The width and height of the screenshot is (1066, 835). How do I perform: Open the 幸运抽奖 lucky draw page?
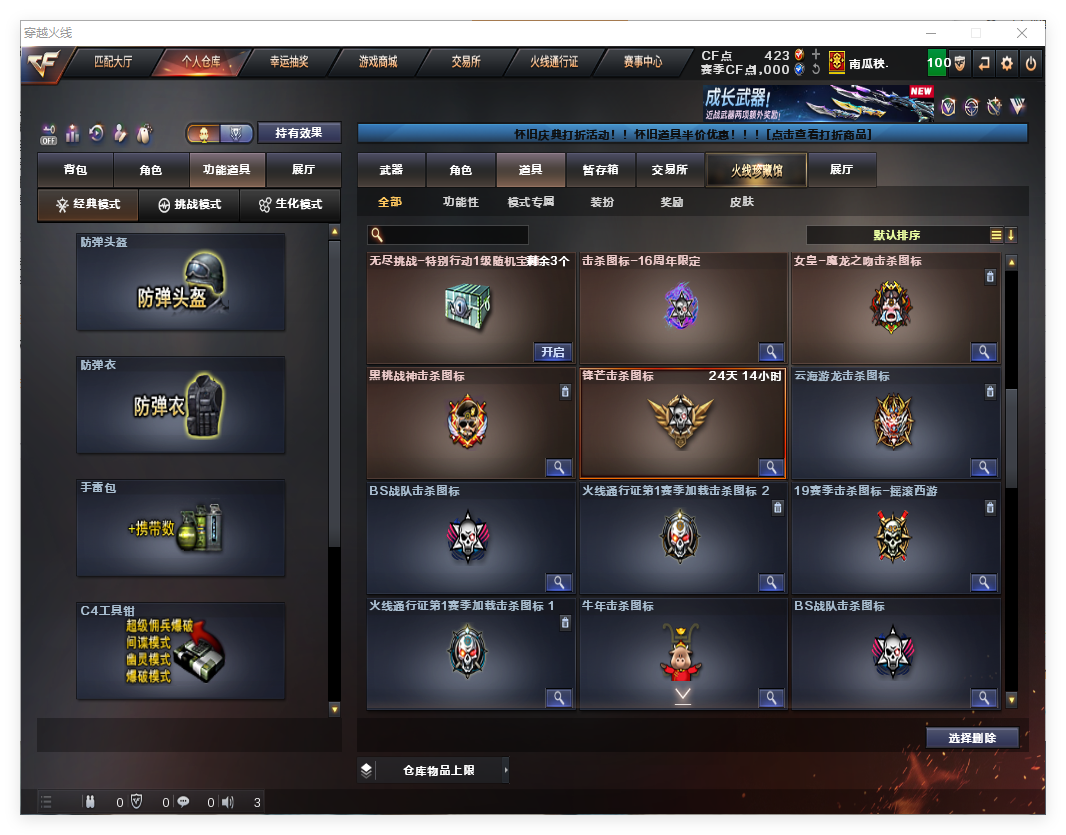tap(289, 62)
